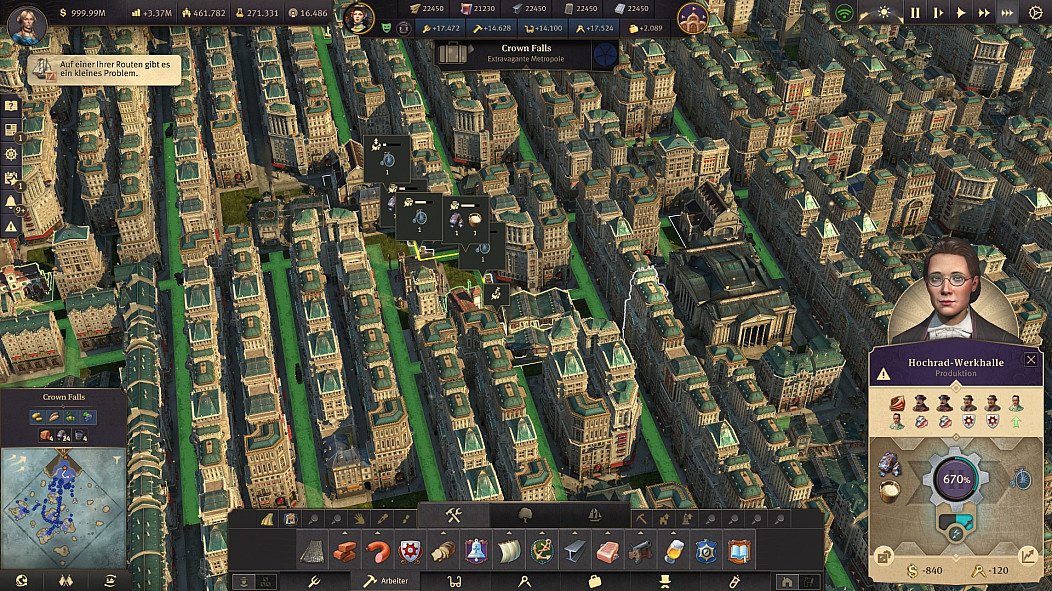
Task: Pick the beer production building
Action: click(673, 551)
